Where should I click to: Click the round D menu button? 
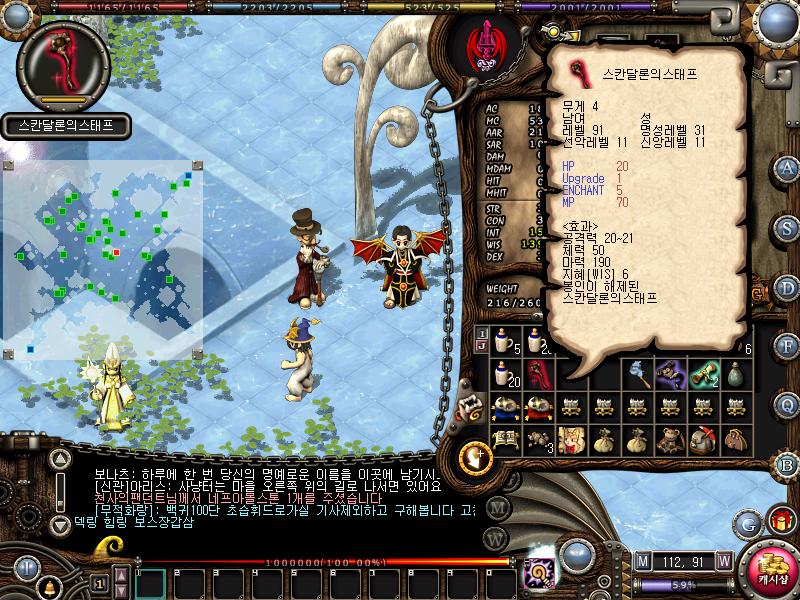[787, 287]
